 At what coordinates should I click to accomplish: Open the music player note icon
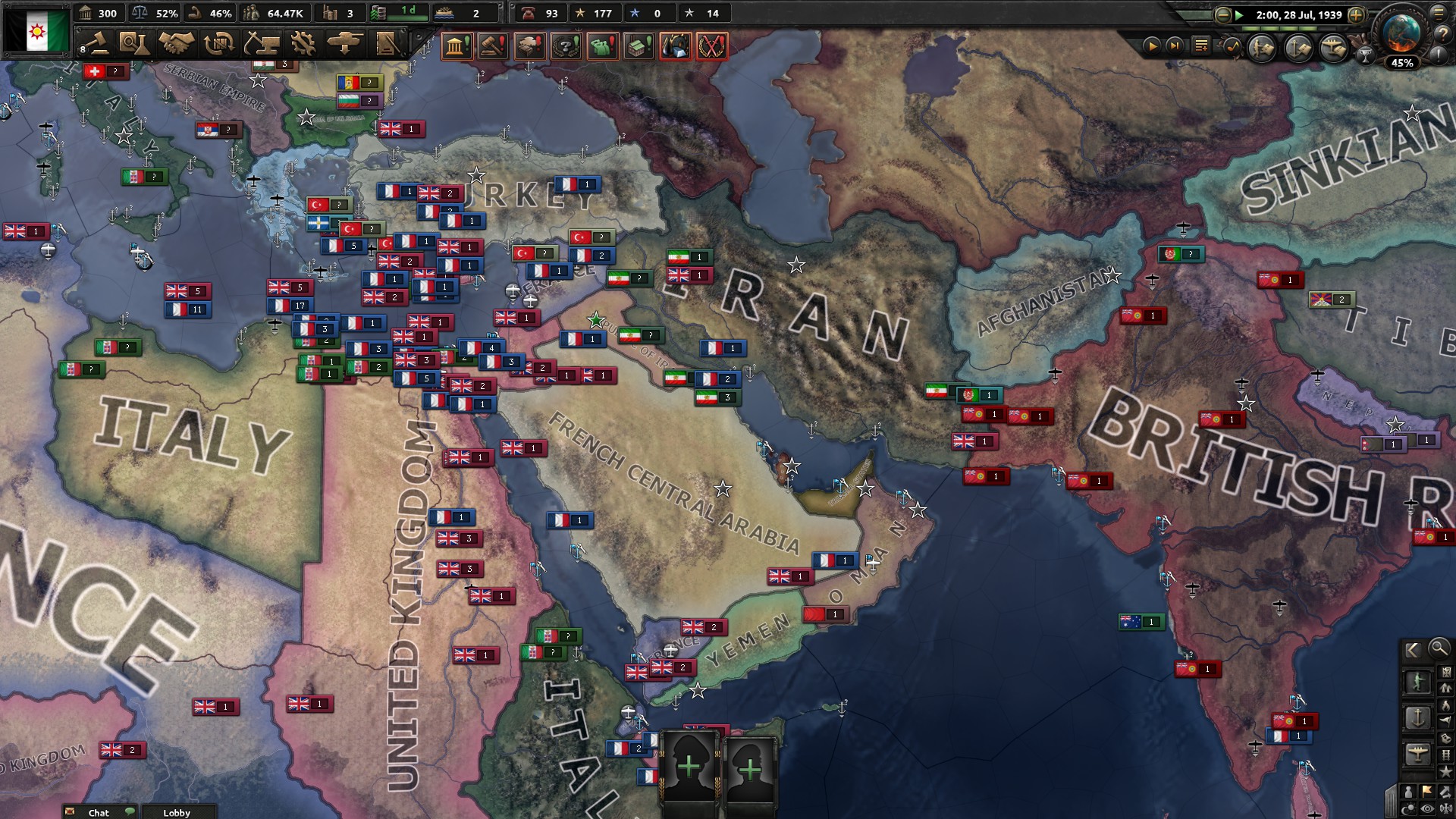[x=1232, y=47]
